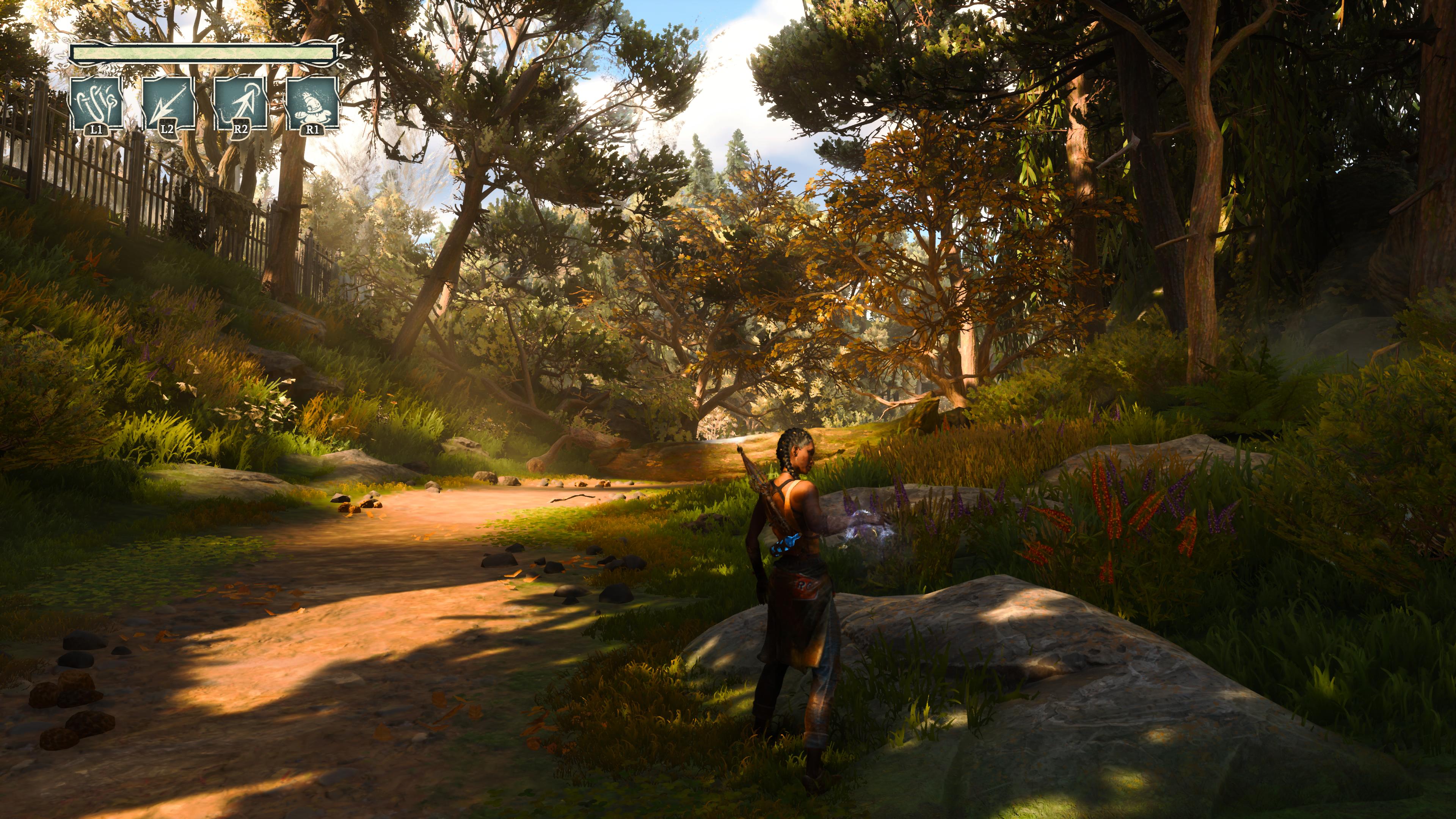
Task: Select the stuffed doll companion ability
Action: pyautogui.click(x=312, y=104)
